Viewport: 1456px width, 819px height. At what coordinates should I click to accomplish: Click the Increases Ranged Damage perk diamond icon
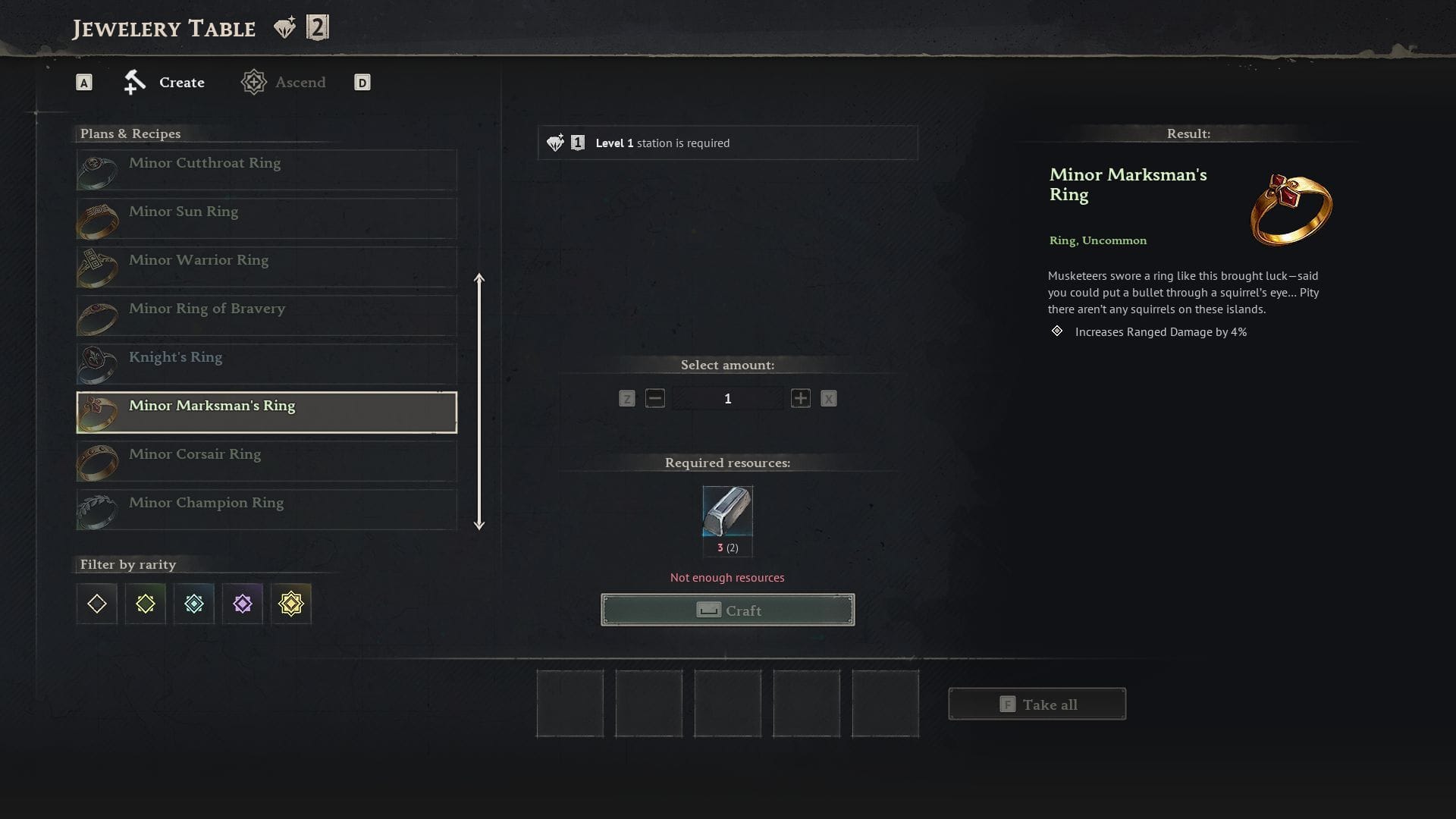point(1056,331)
